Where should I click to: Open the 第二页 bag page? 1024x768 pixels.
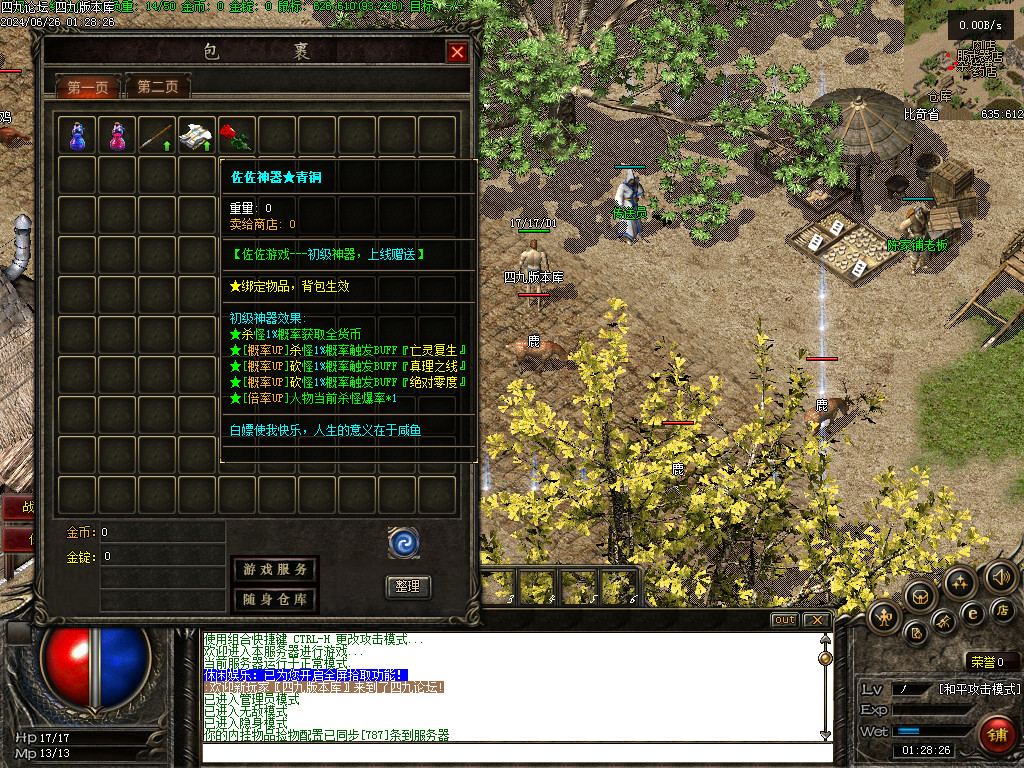[x=157, y=88]
